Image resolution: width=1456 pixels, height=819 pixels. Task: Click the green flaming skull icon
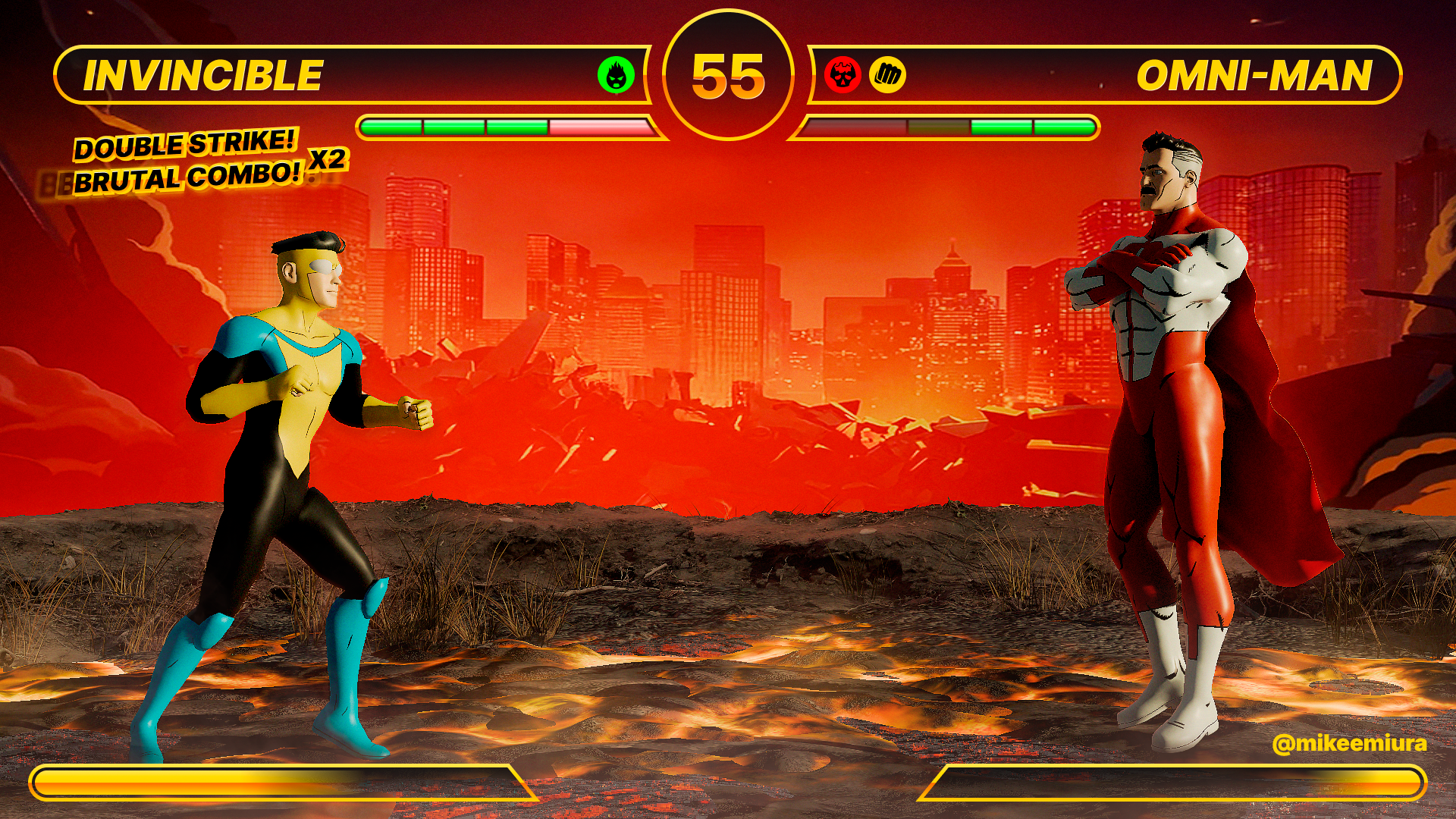(x=616, y=75)
